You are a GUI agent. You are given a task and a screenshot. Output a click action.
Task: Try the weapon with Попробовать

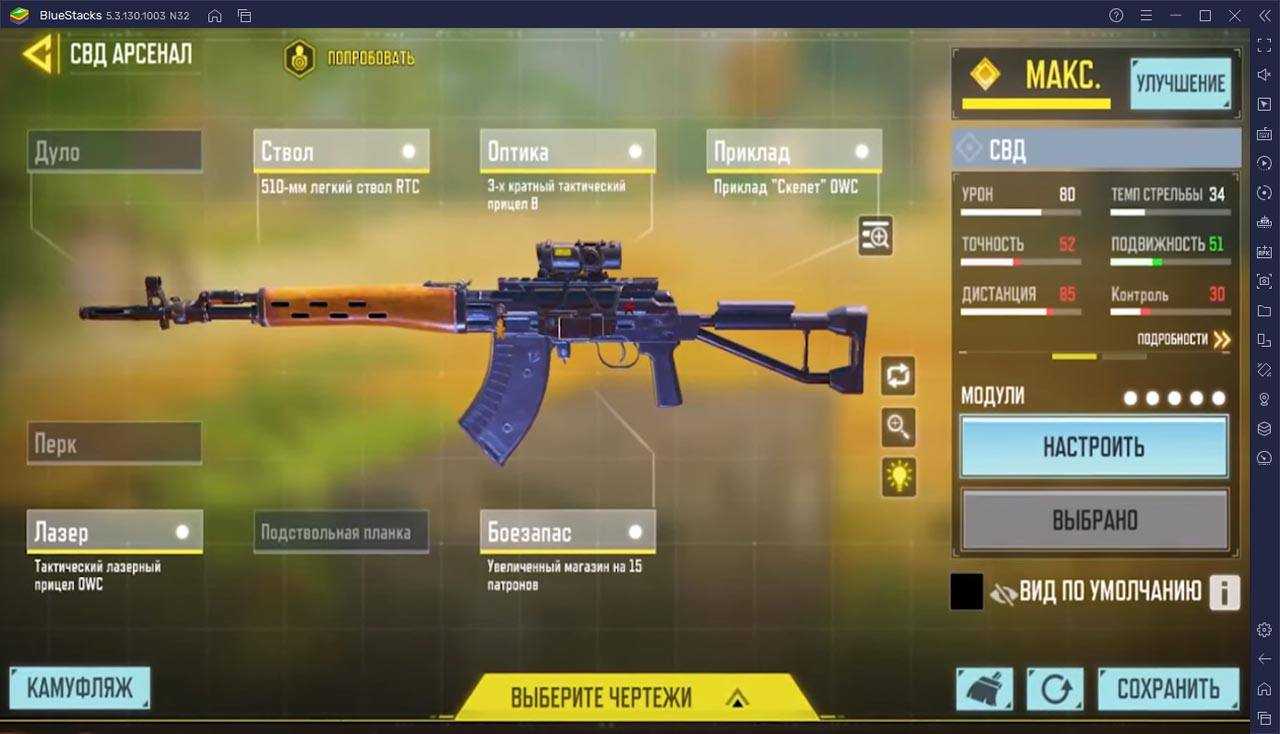[x=349, y=58]
